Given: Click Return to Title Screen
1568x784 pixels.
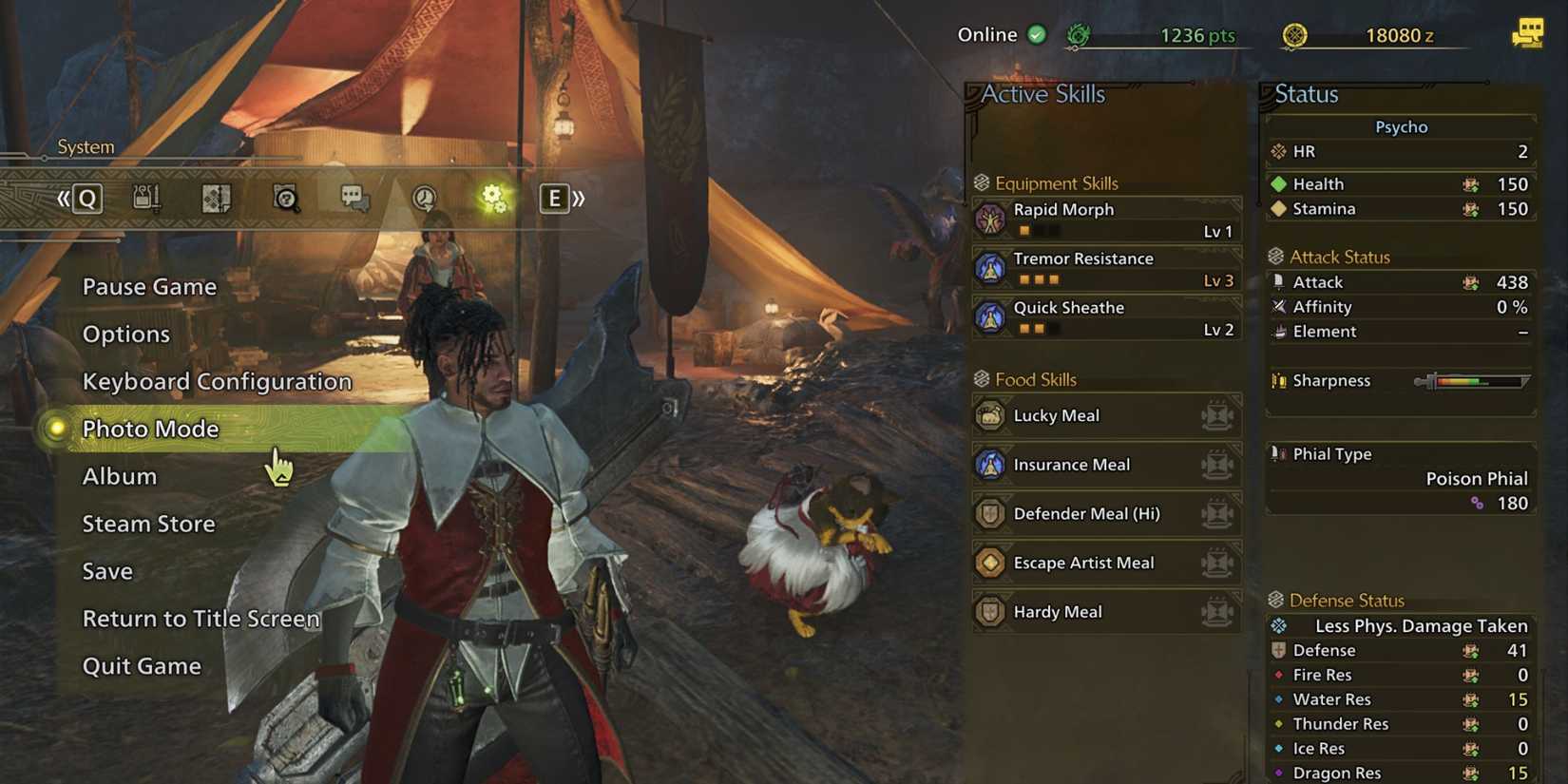Looking at the screenshot, I should tap(201, 618).
